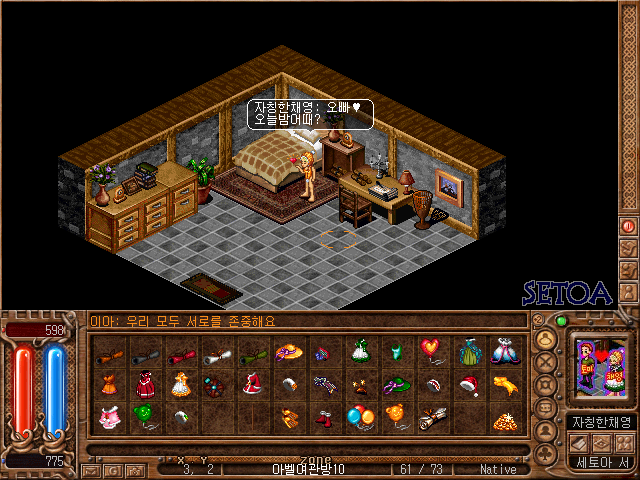
Task: Select the red heart balloon item
Action: (431, 350)
